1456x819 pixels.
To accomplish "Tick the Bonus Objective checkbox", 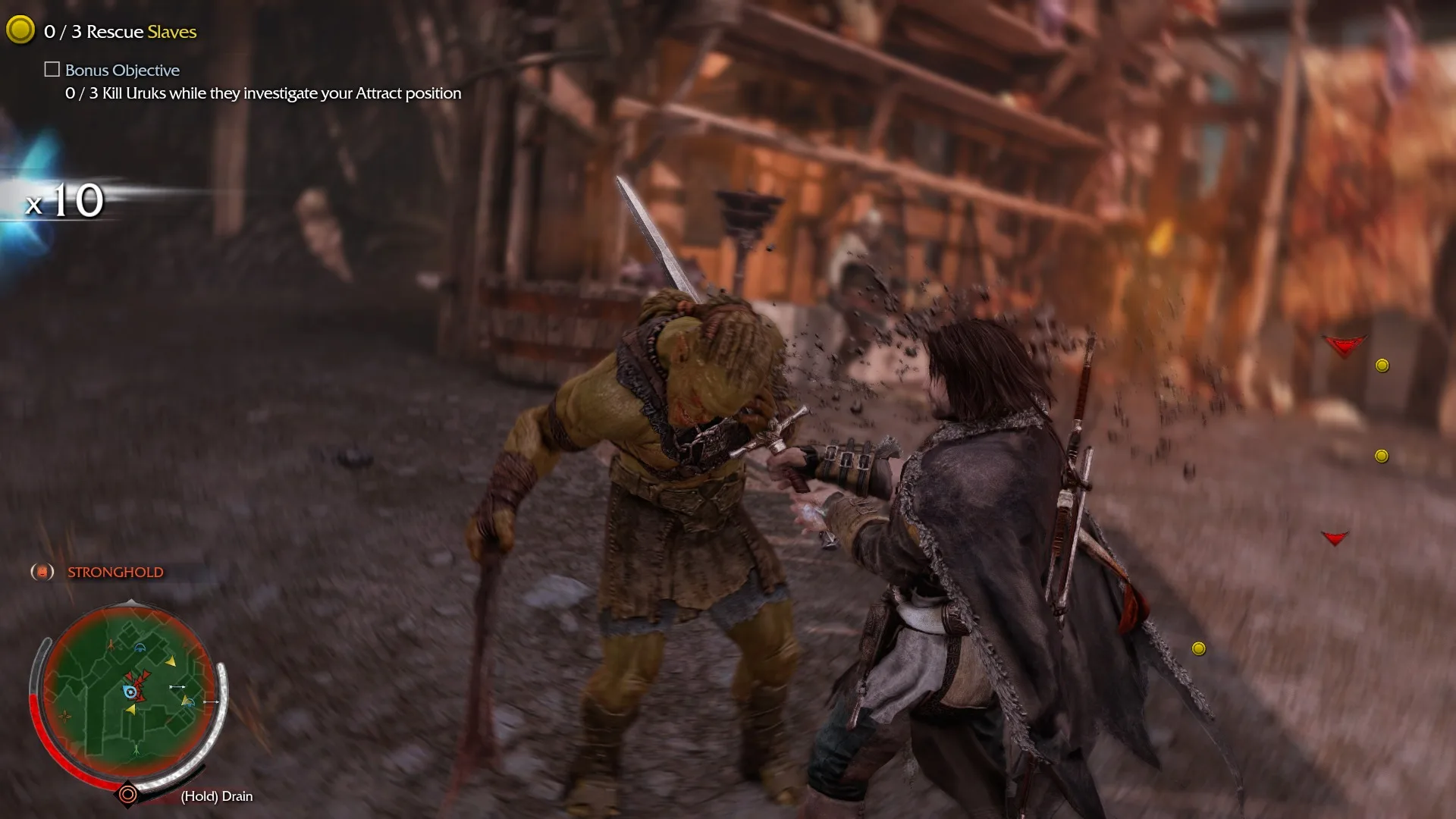I will 52,70.
